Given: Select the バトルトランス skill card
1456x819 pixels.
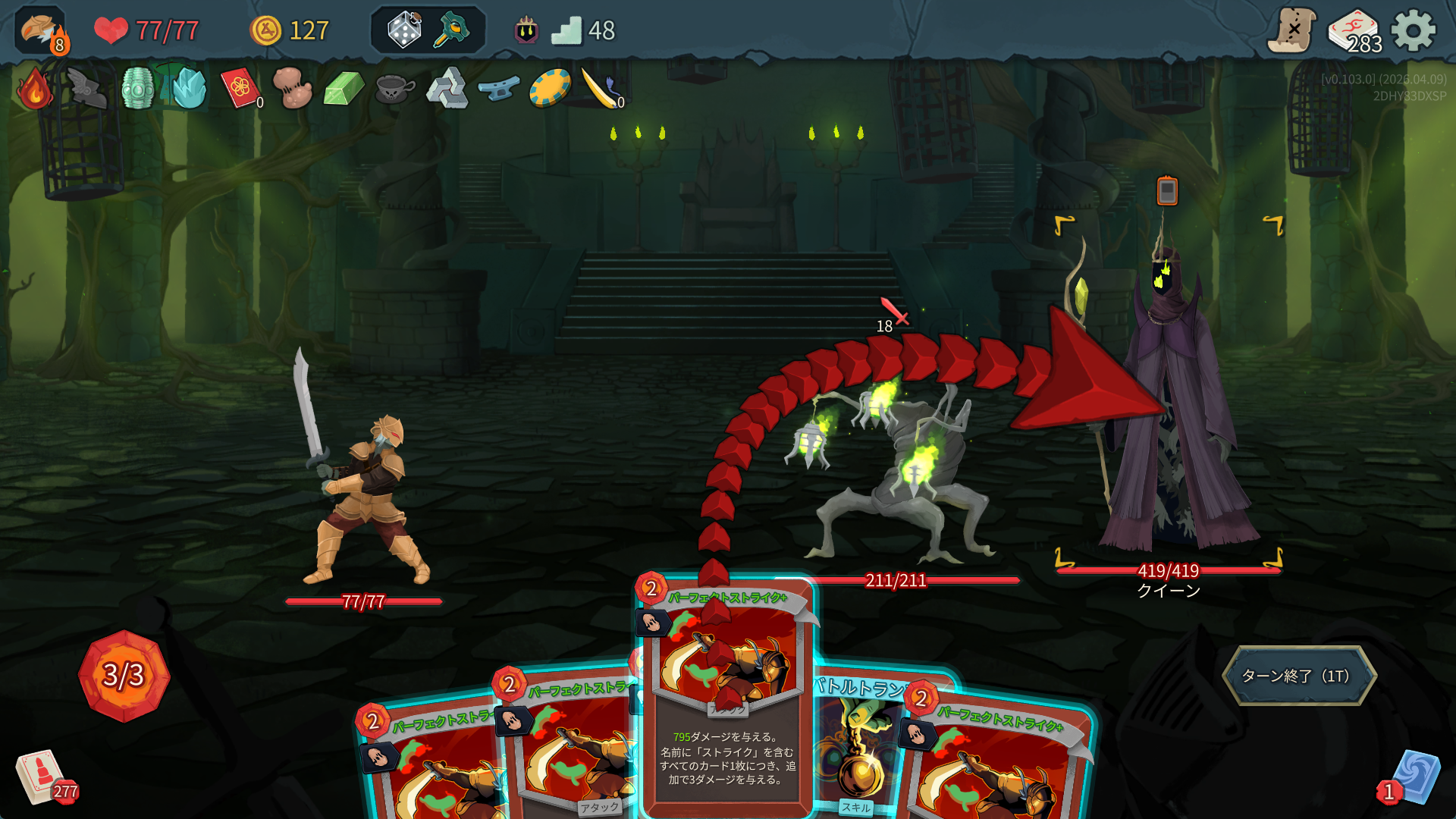Looking at the screenshot, I should 857,743.
